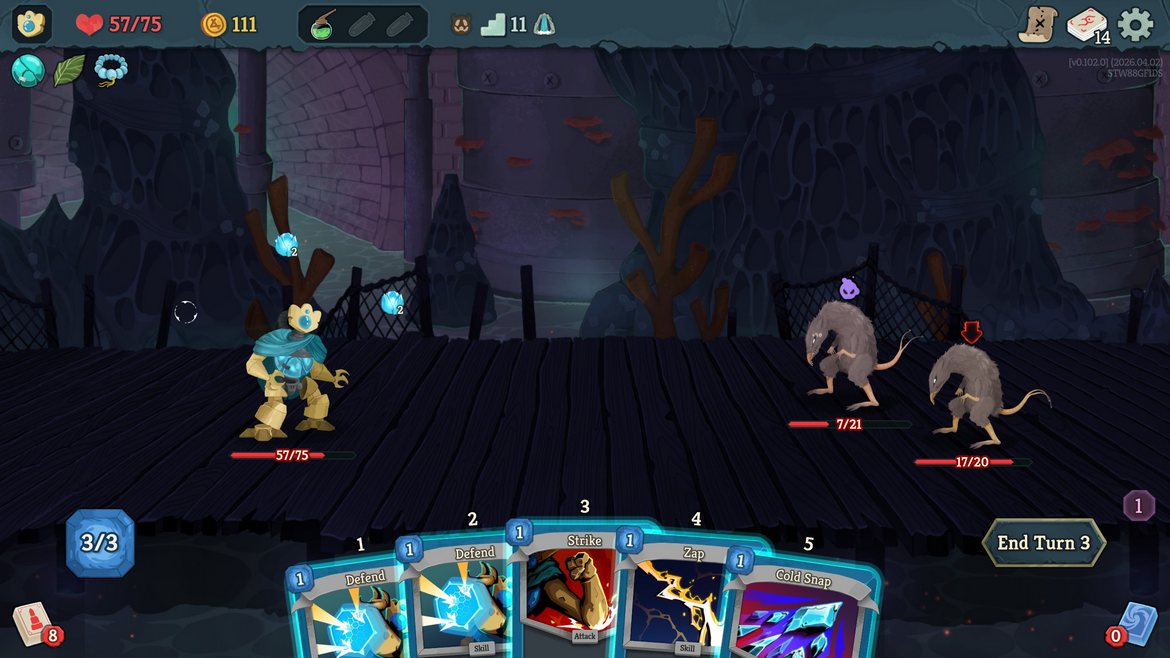The image size is (1170, 658).
Task: Inspect the blue bead bracelet relic
Action: [110, 70]
